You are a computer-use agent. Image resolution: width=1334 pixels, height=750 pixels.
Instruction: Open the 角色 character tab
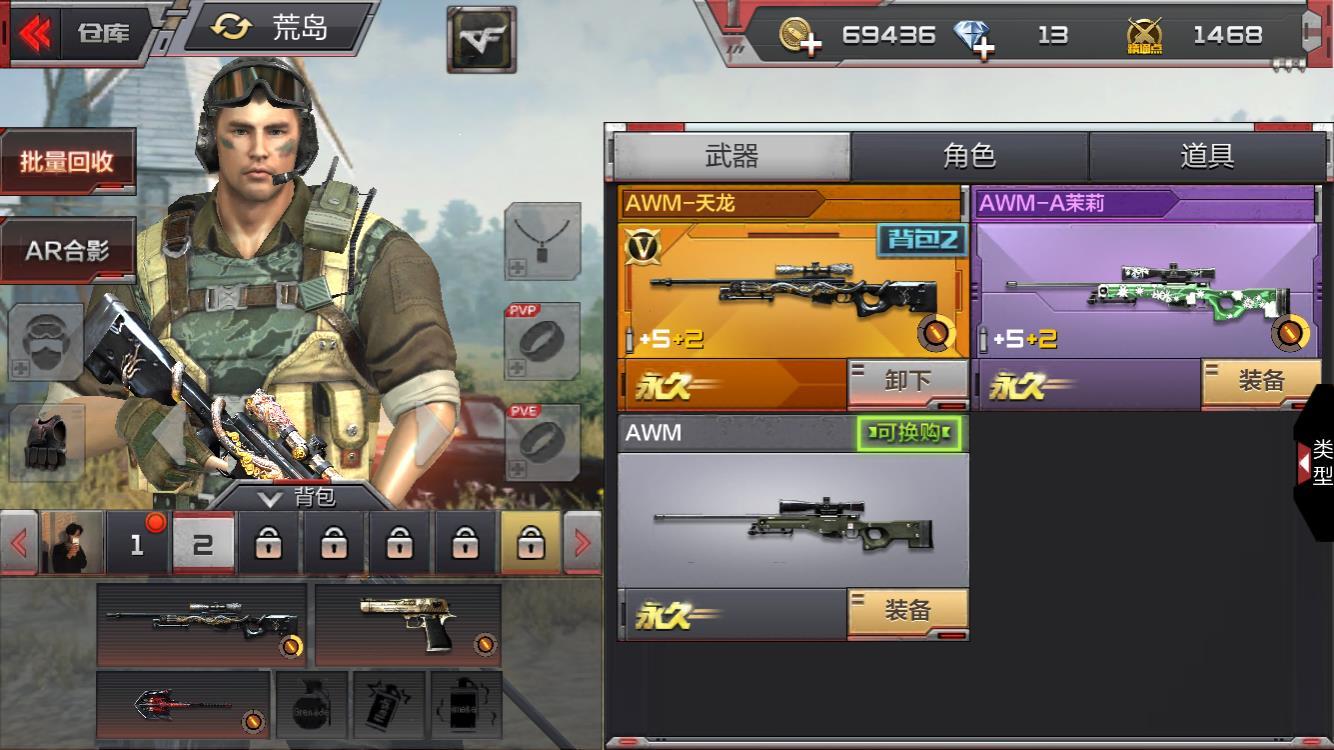pyautogui.click(x=969, y=156)
